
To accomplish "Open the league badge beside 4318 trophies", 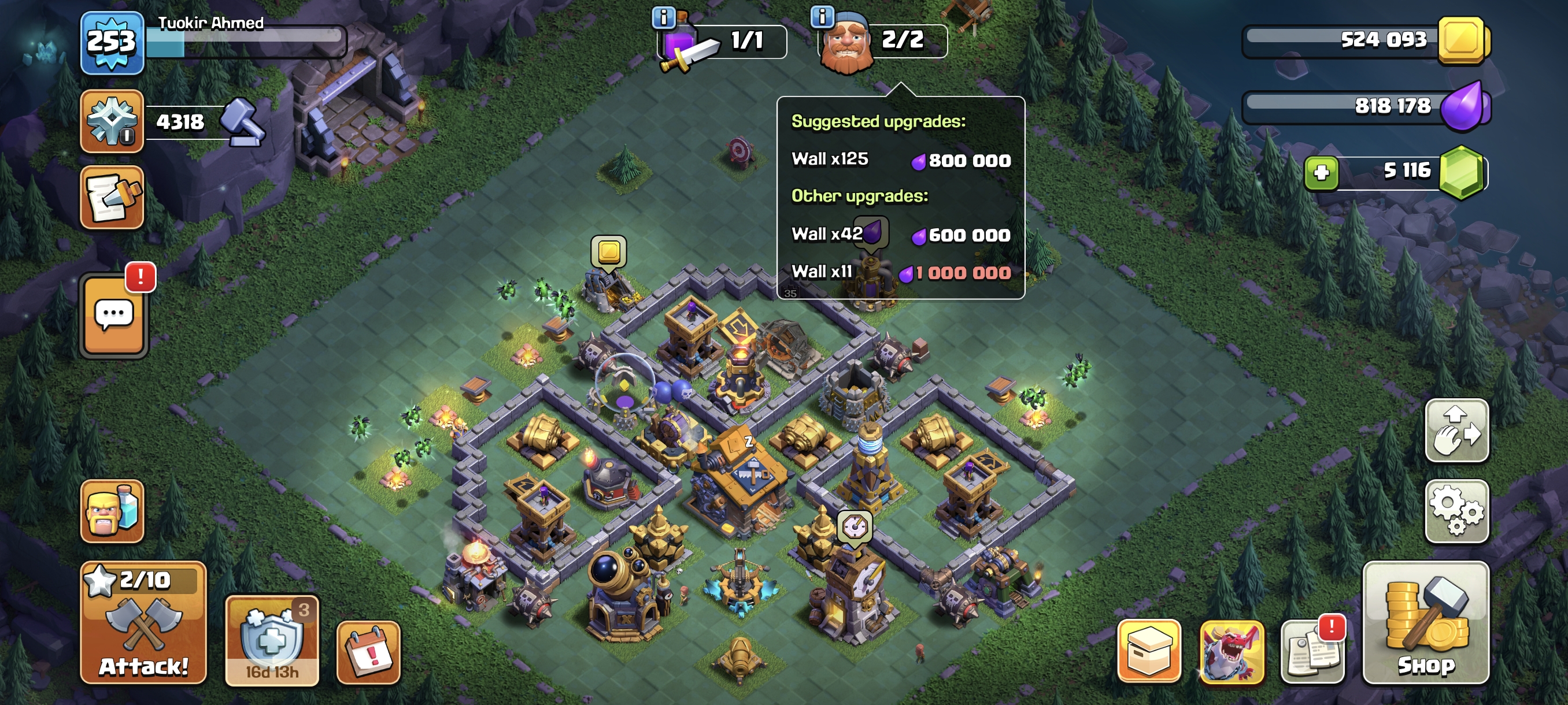I will pos(112,120).
